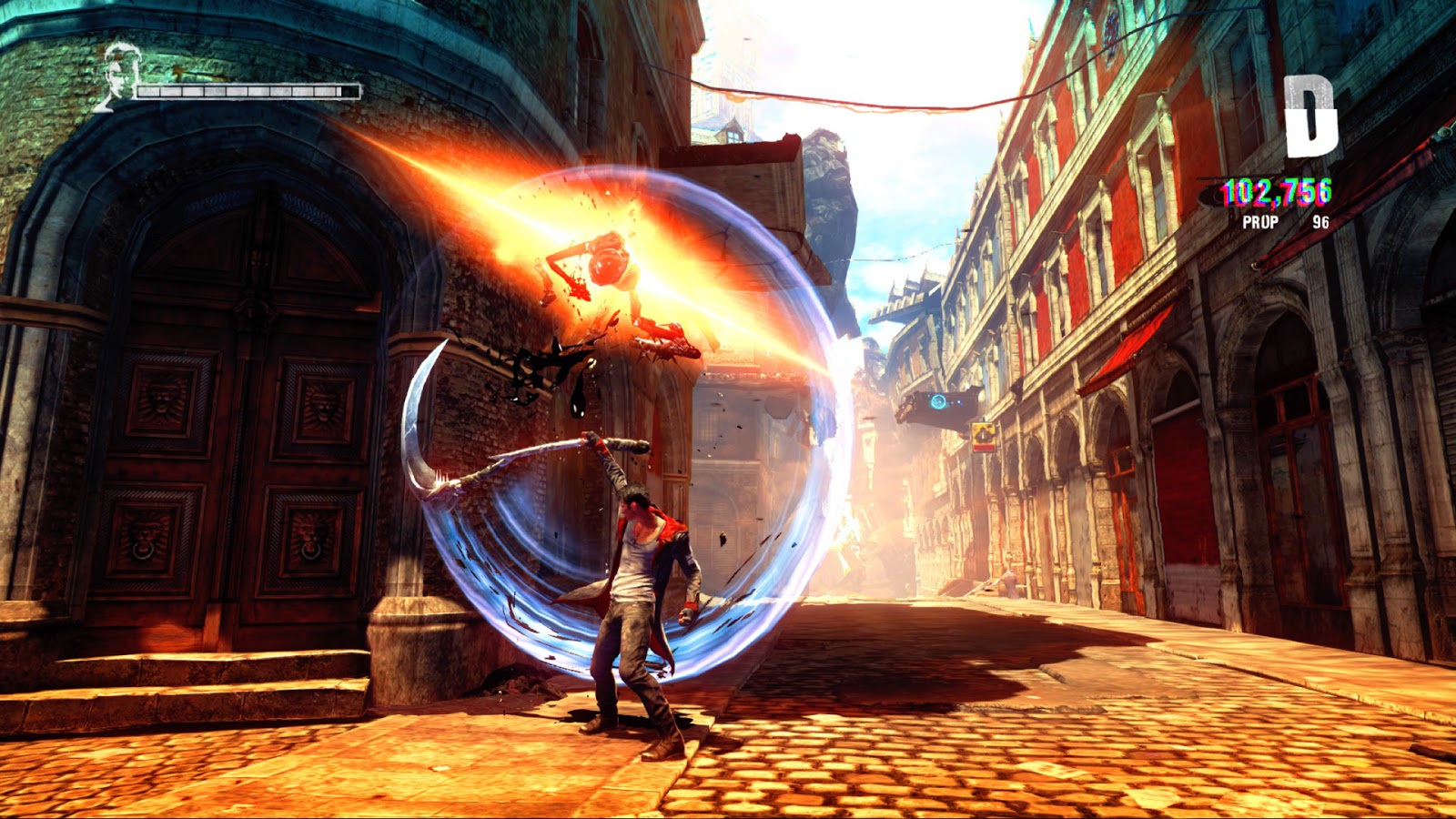Click the circular gold door handle
Image resolution: width=1456 pixels, height=819 pixels.
tap(309, 552)
